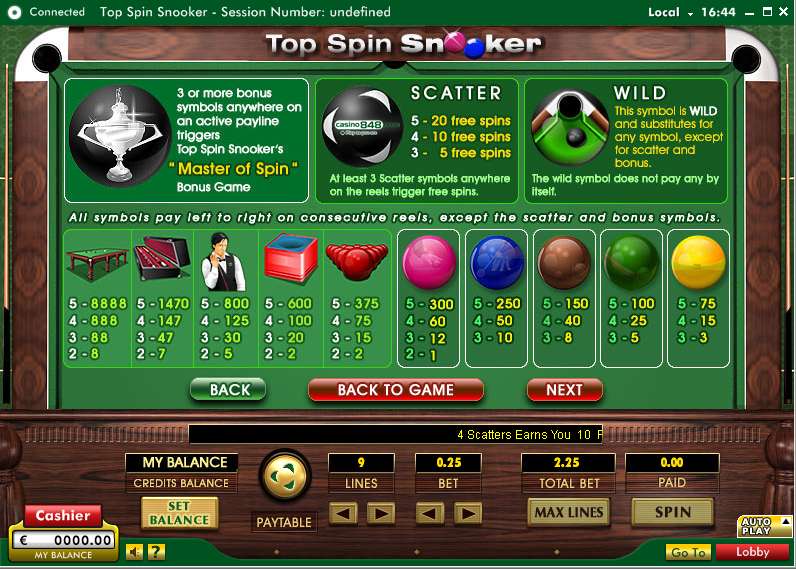This screenshot has width=796, height=569.
Task: Decrease the number of lines
Action: [343, 514]
